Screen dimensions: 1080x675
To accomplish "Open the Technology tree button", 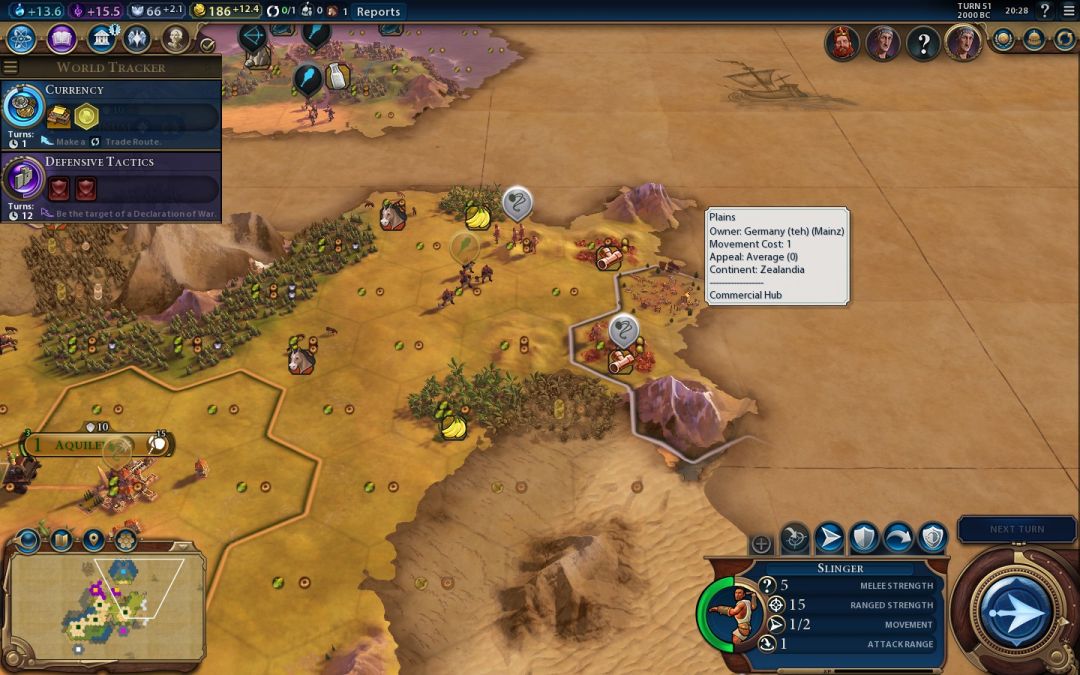I will tap(22, 39).
